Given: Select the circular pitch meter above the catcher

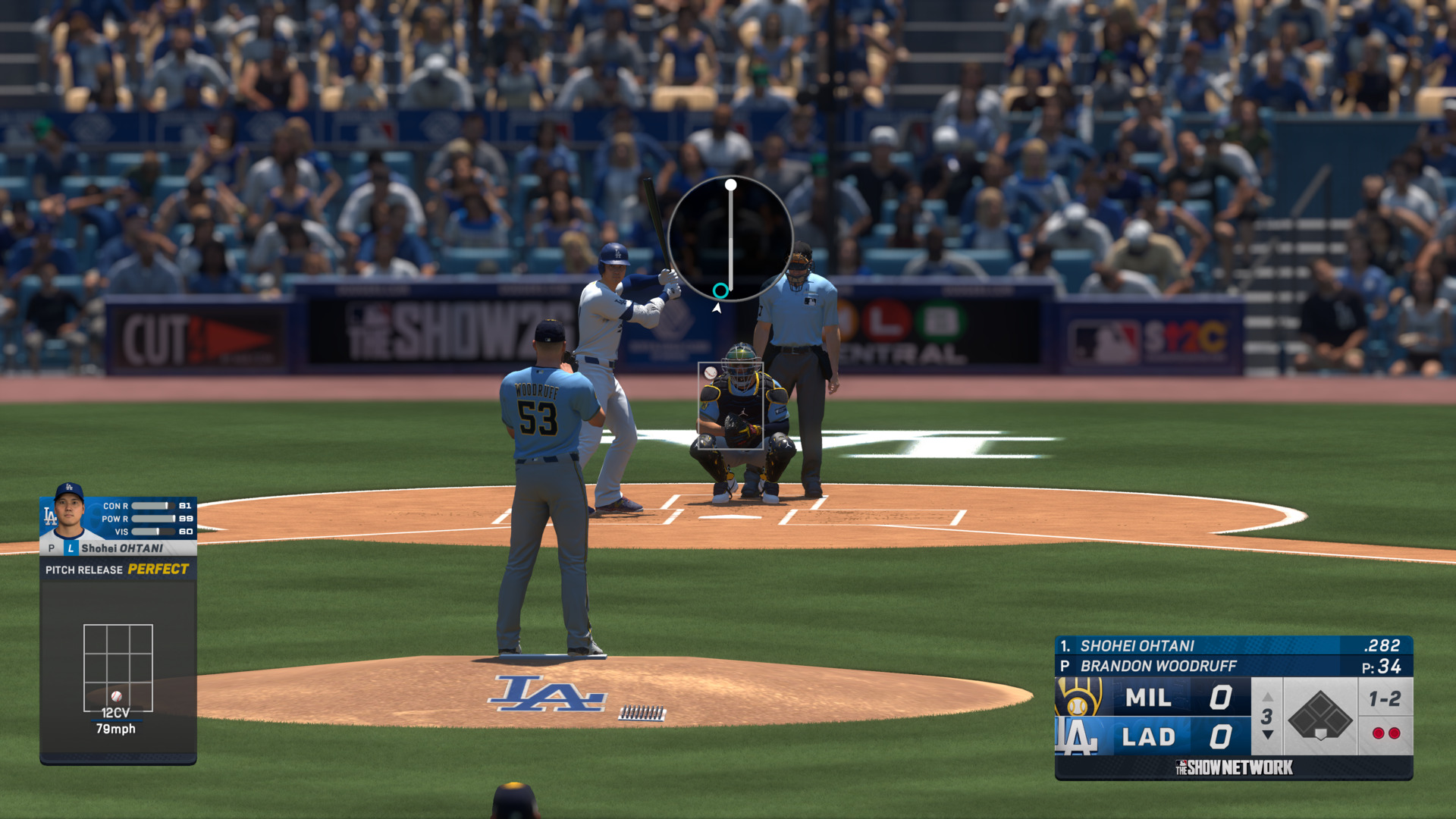Looking at the screenshot, I should tap(730, 238).
